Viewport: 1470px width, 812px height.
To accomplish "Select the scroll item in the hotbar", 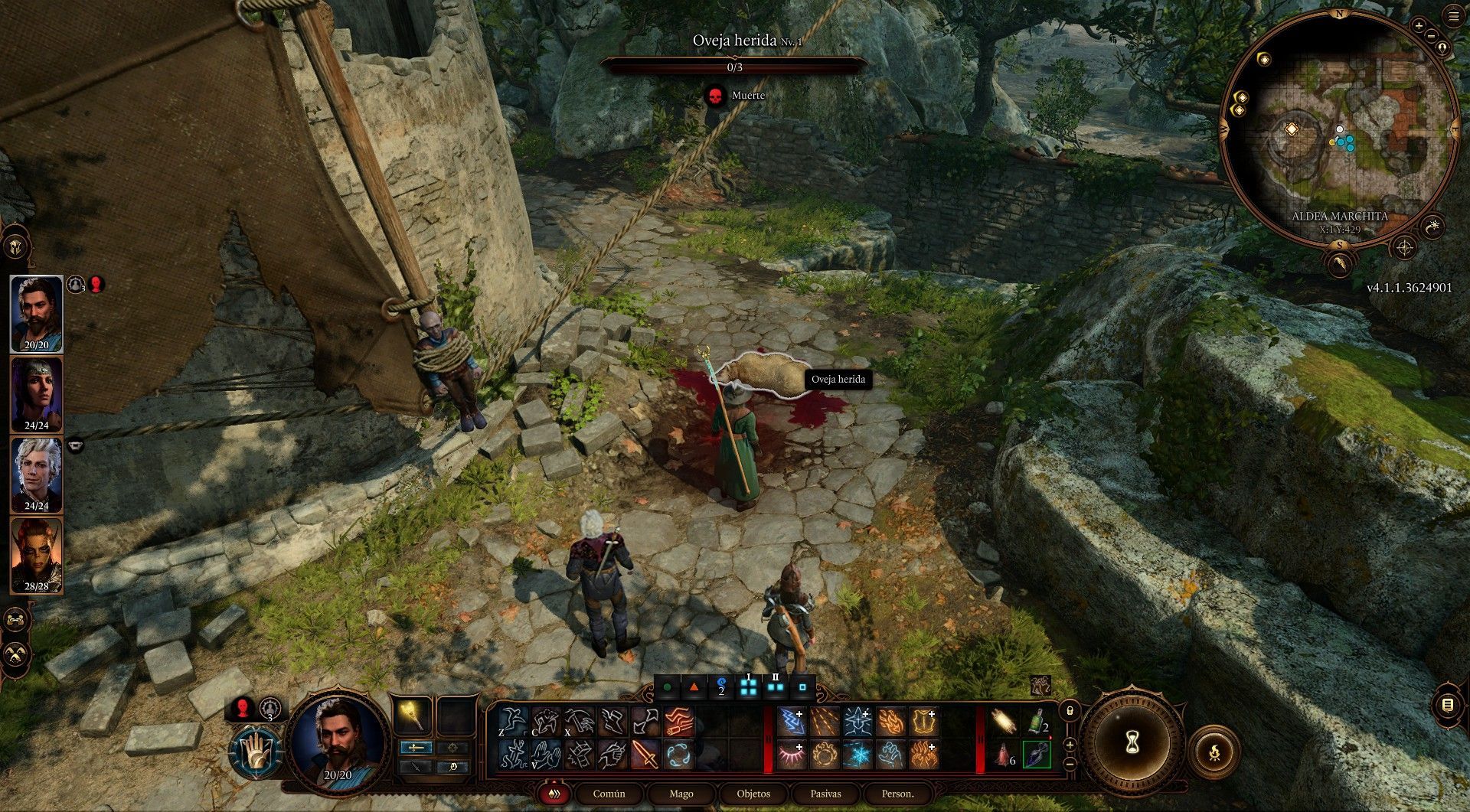I will (1004, 722).
